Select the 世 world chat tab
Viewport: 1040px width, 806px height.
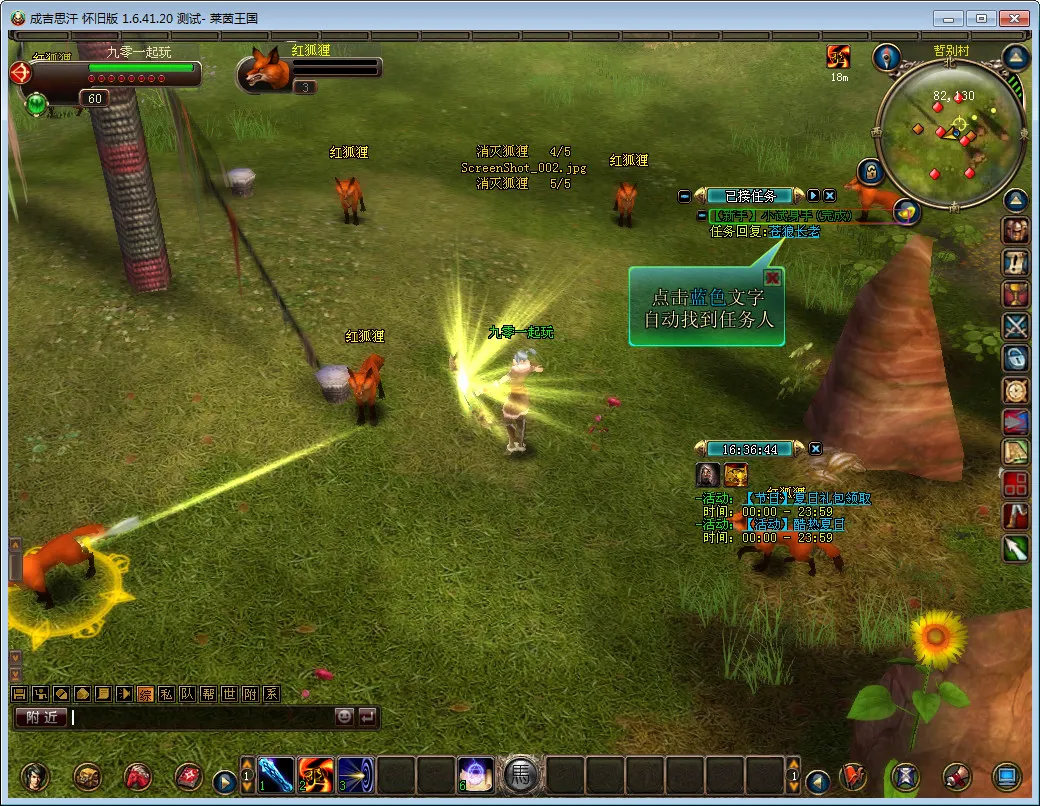(229, 694)
